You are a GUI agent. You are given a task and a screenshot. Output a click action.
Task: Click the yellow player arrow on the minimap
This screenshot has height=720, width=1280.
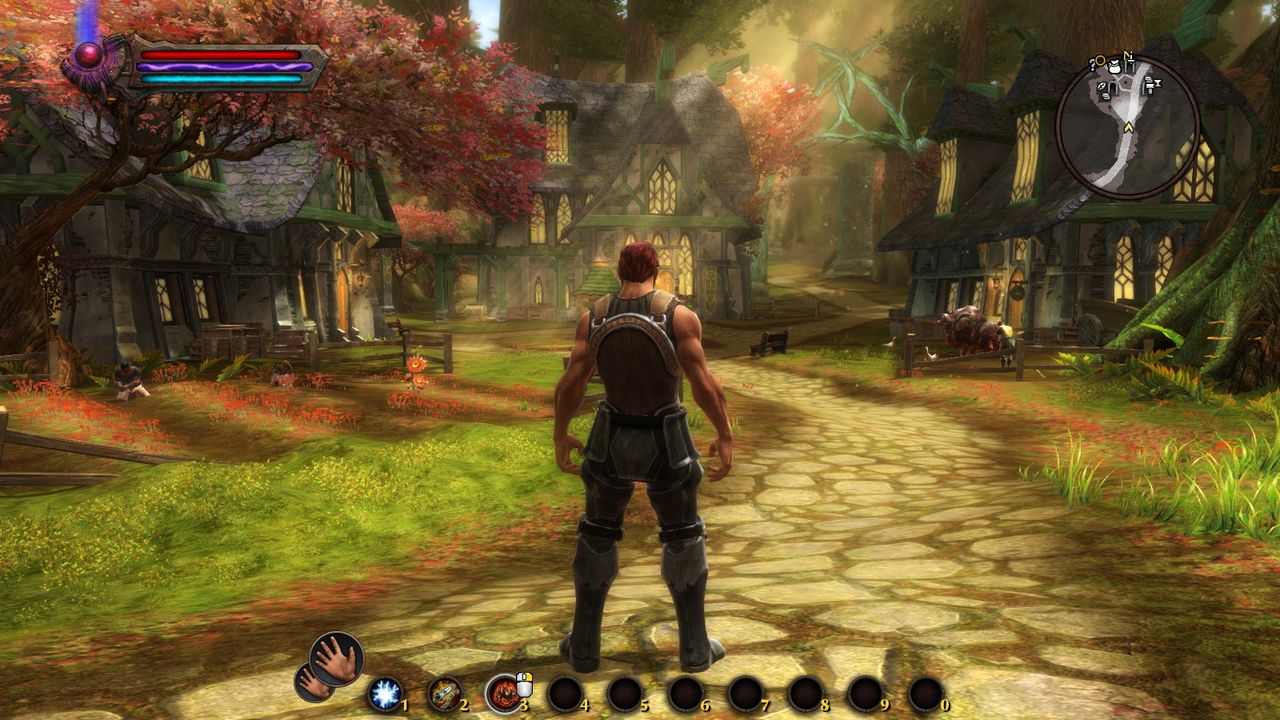[1128, 127]
